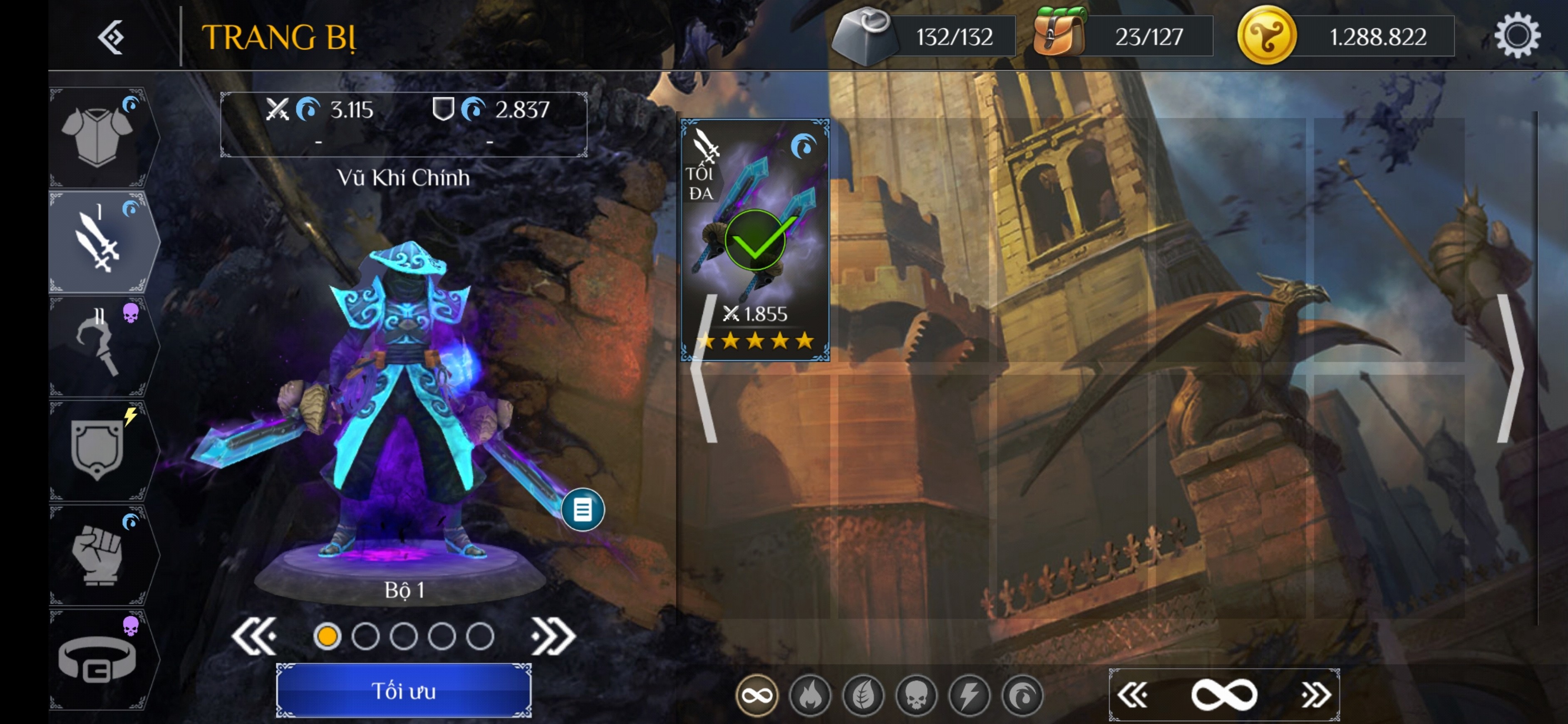Open the character details list icon
The image size is (1568, 724).
tap(583, 510)
